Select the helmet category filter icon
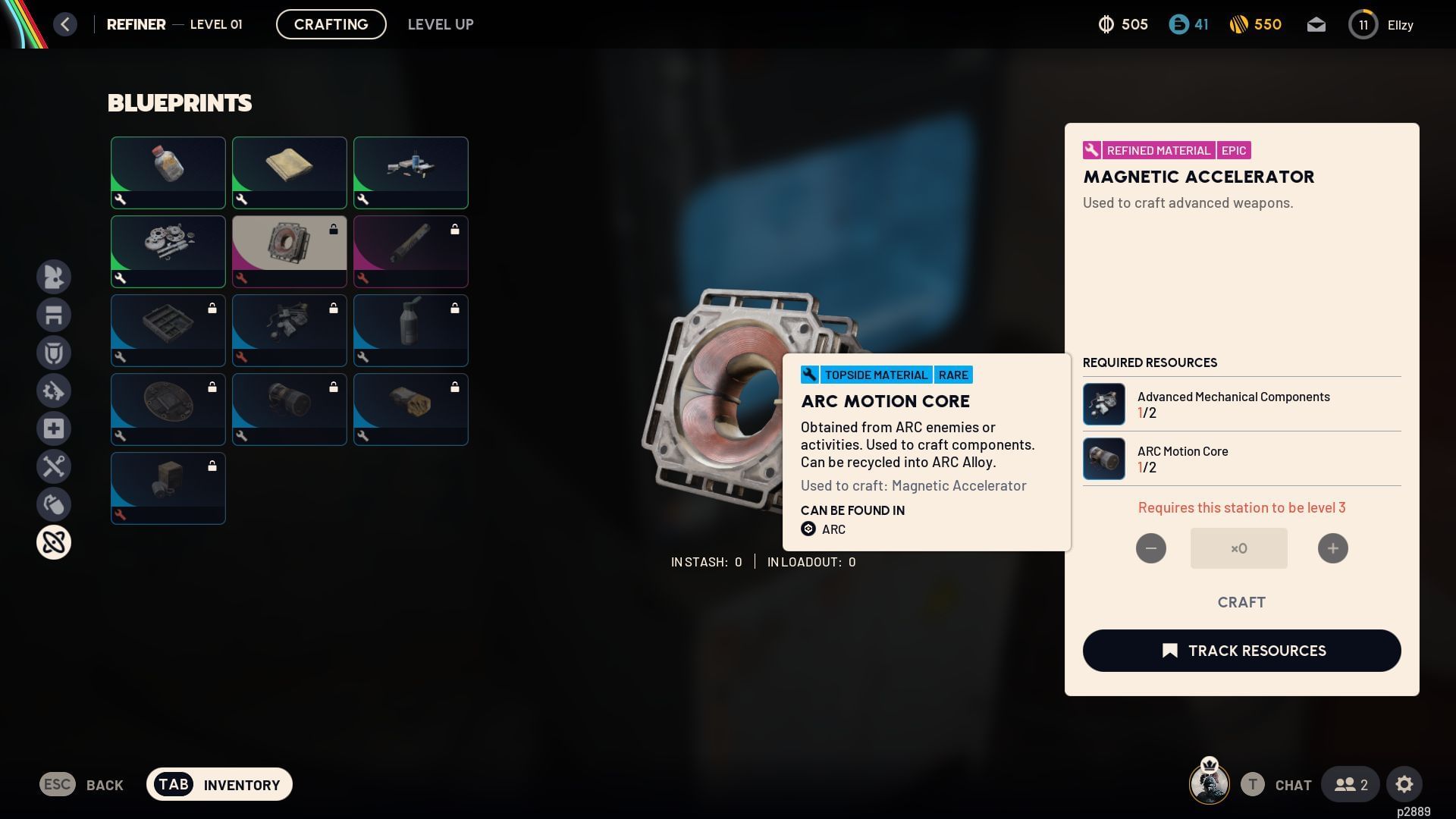This screenshot has width=1456, height=819. pyautogui.click(x=54, y=277)
